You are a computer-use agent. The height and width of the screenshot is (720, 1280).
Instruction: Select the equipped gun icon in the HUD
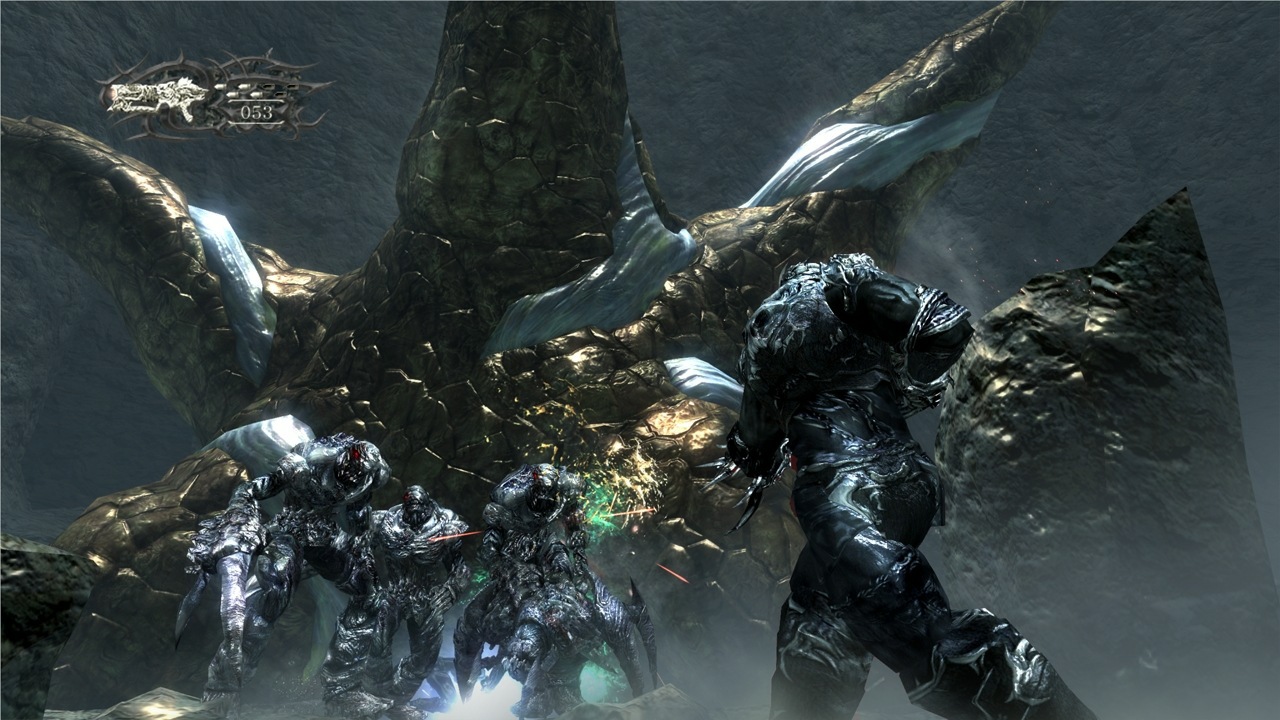pos(158,96)
